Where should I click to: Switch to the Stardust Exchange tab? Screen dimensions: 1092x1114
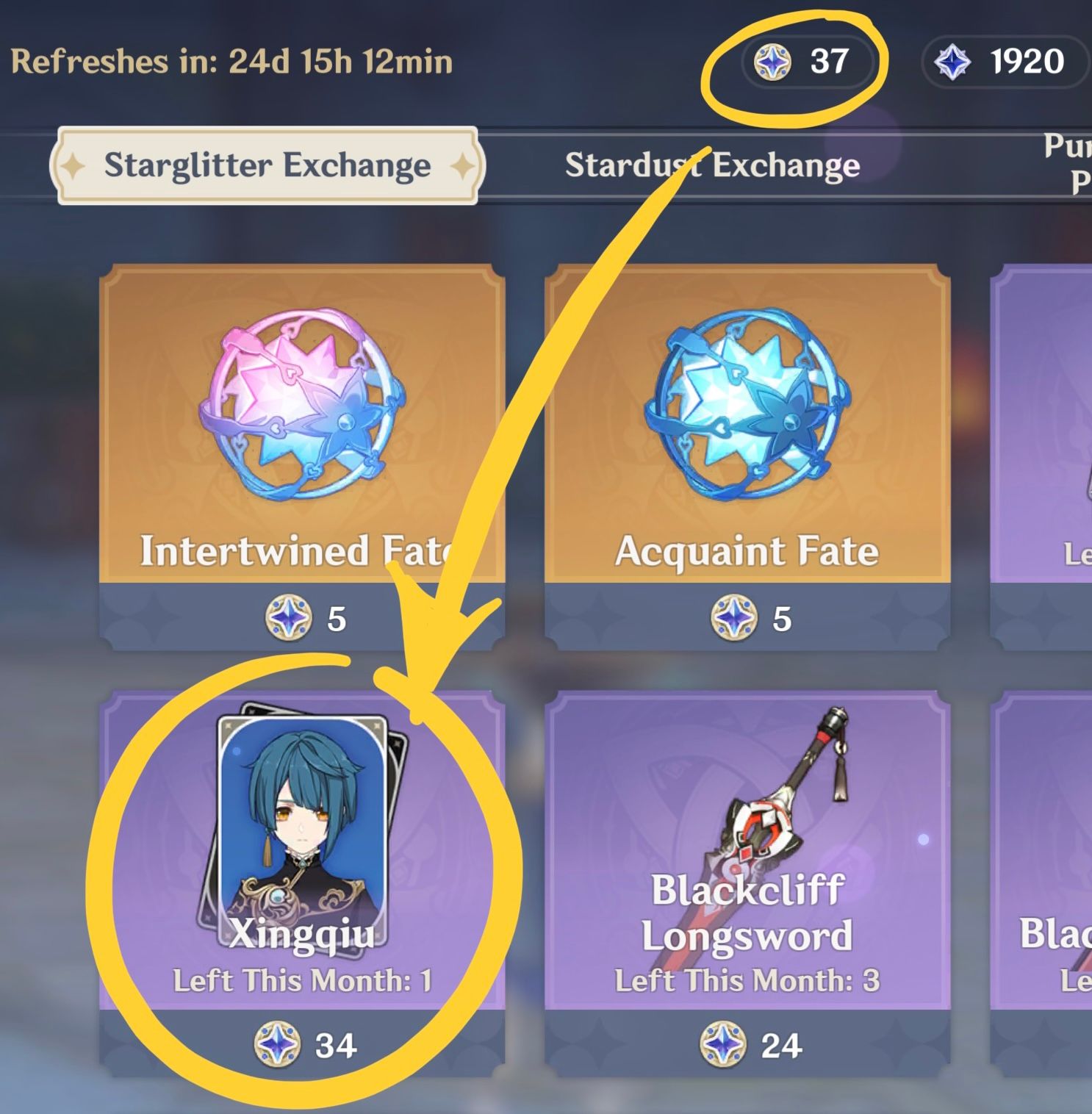click(x=712, y=165)
